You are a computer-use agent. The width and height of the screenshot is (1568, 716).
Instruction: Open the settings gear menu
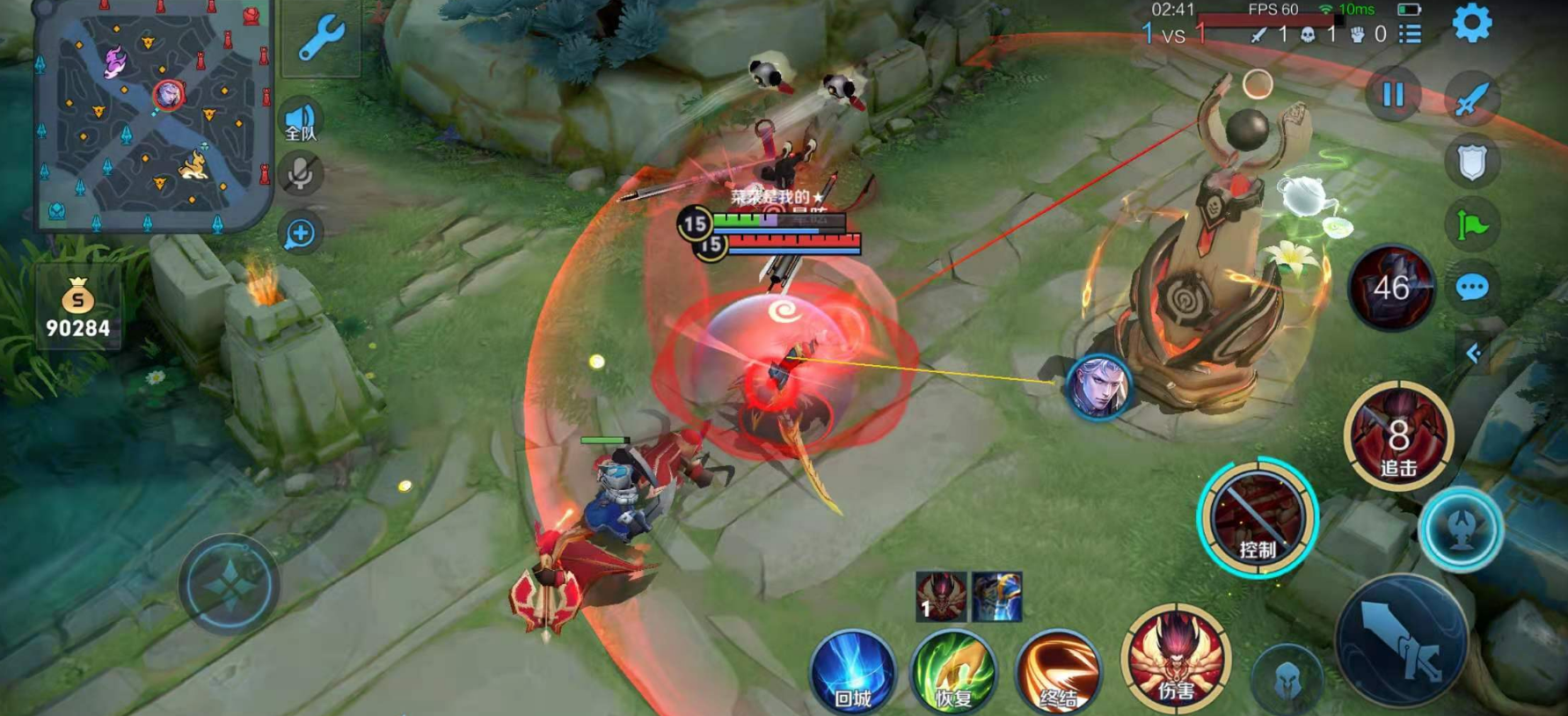click(x=1471, y=24)
